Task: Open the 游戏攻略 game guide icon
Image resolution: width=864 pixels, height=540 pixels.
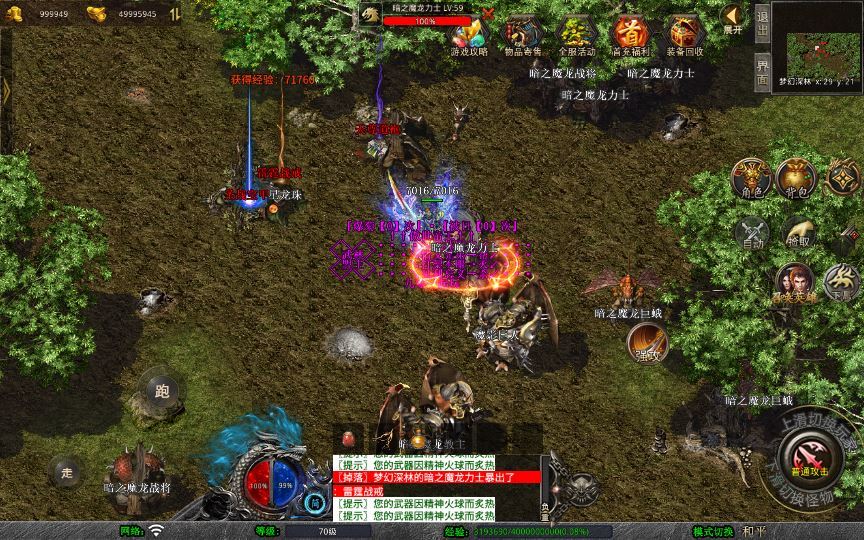Action: click(469, 36)
